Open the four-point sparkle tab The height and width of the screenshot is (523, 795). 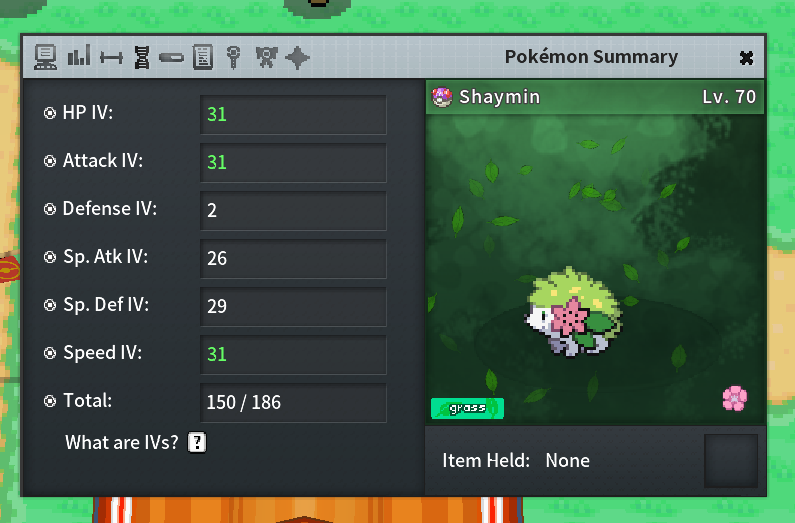[x=297, y=57]
